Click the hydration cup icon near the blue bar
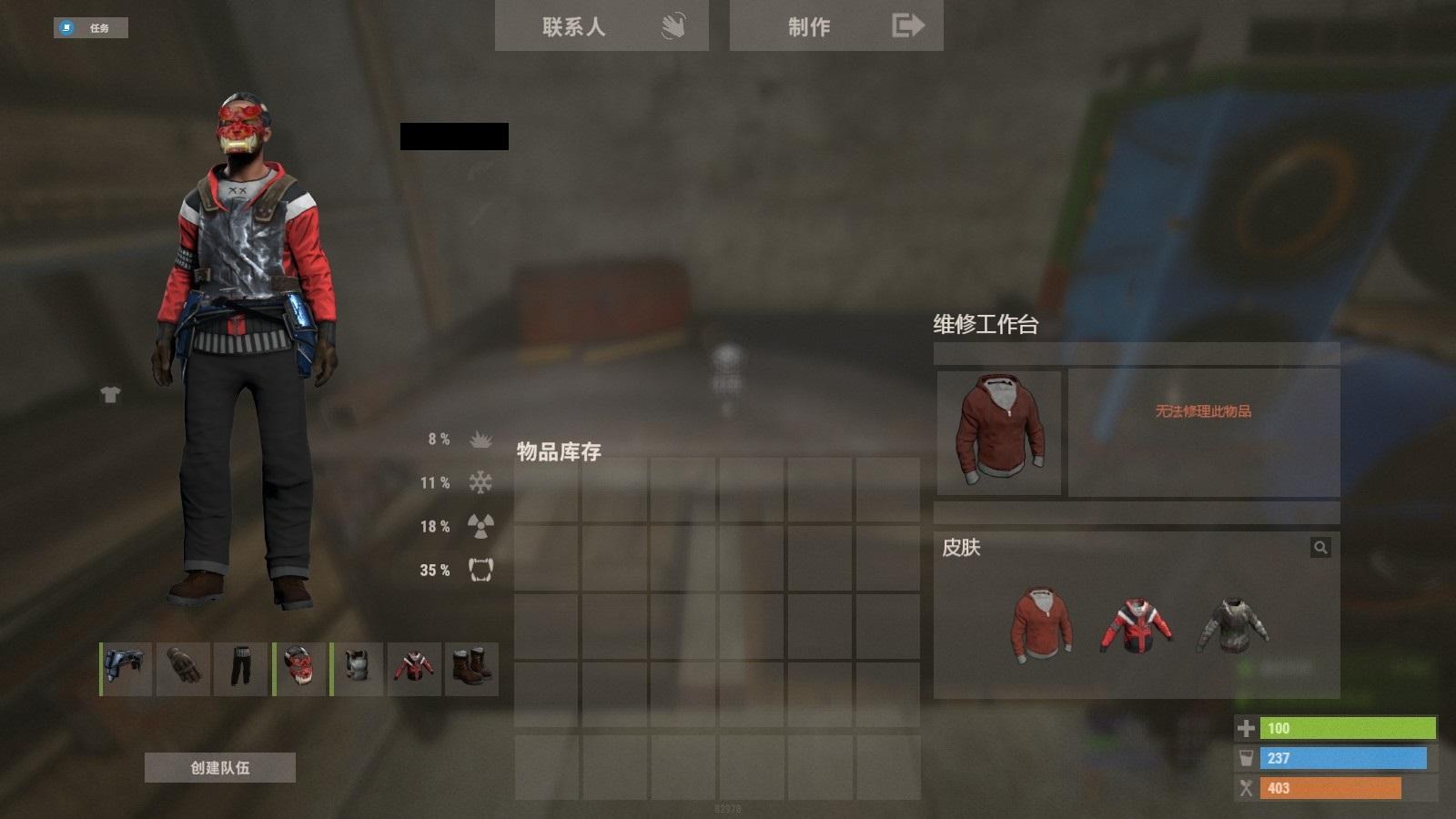Image resolution: width=1456 pixels, height=819 pixels. coord(1245,757)
